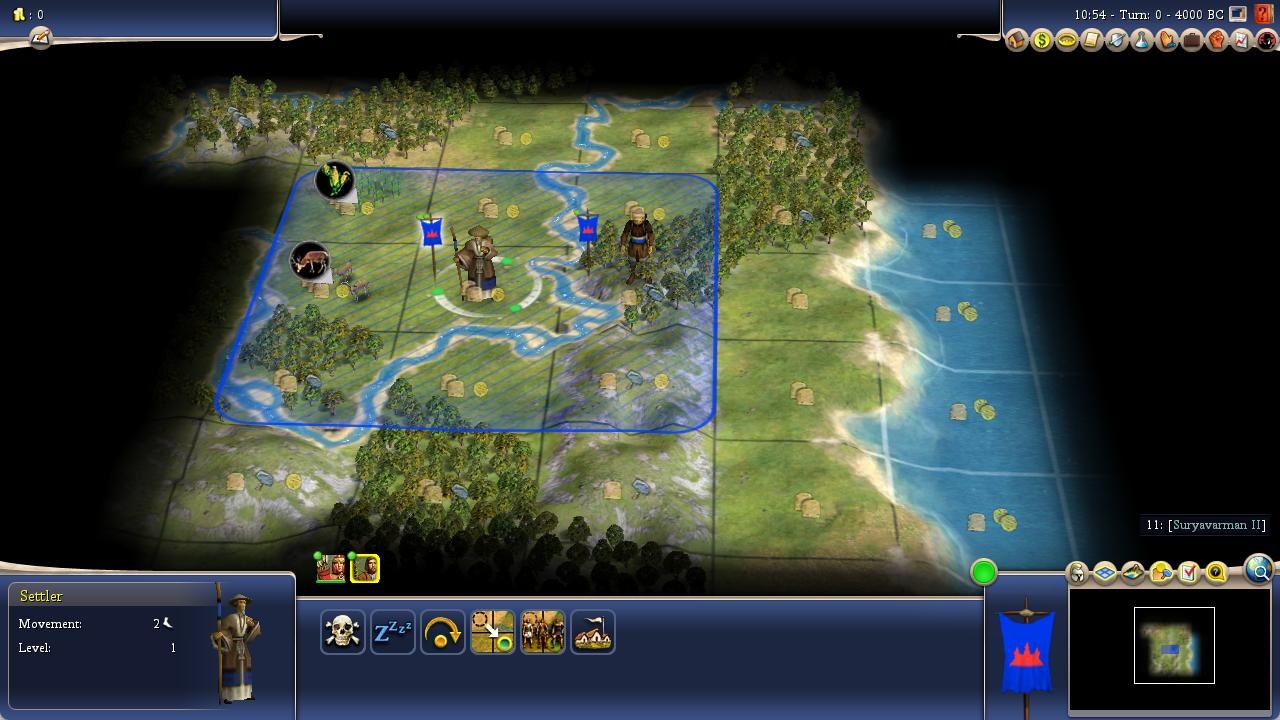1280x720 pixels.
Task: Toggle the globe view magnifier button
Action: 1259,571
